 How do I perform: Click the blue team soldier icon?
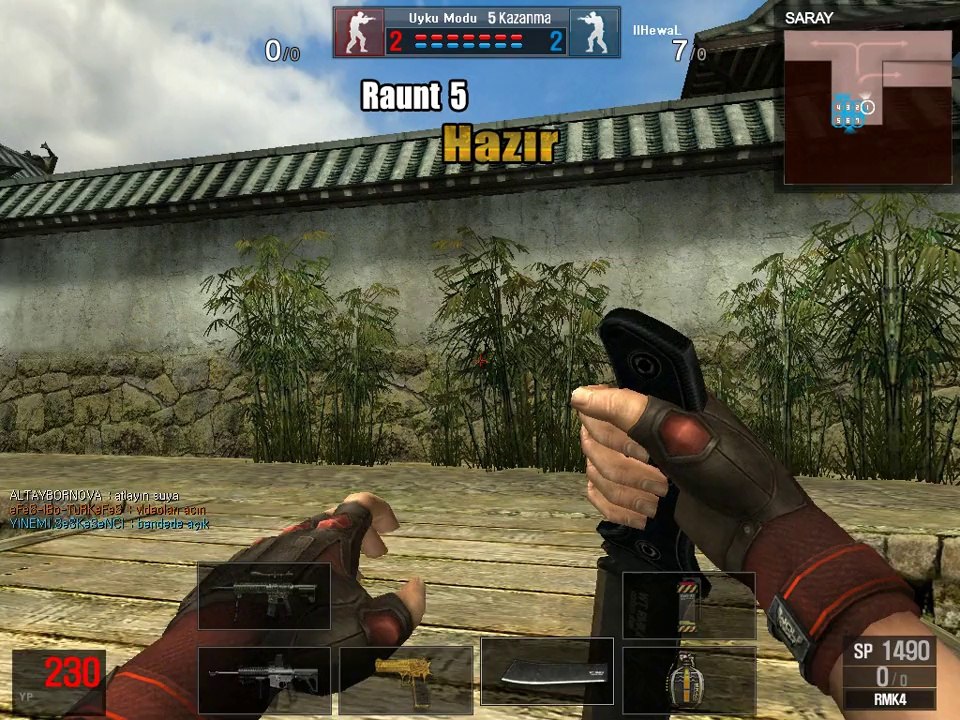594,33
